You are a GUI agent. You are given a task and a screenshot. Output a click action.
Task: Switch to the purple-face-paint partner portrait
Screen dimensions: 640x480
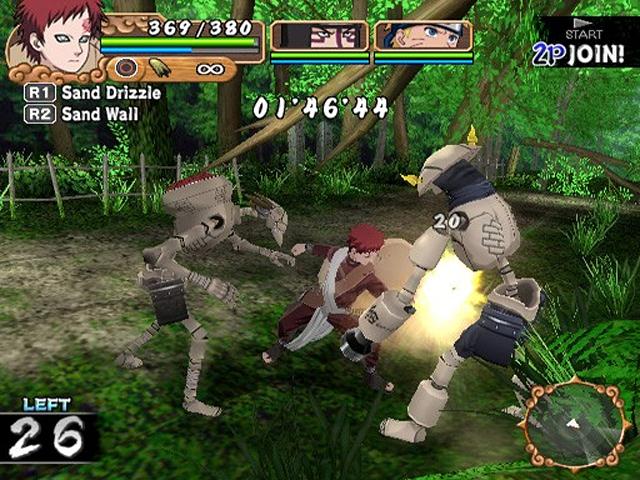(x=320, y=36)
